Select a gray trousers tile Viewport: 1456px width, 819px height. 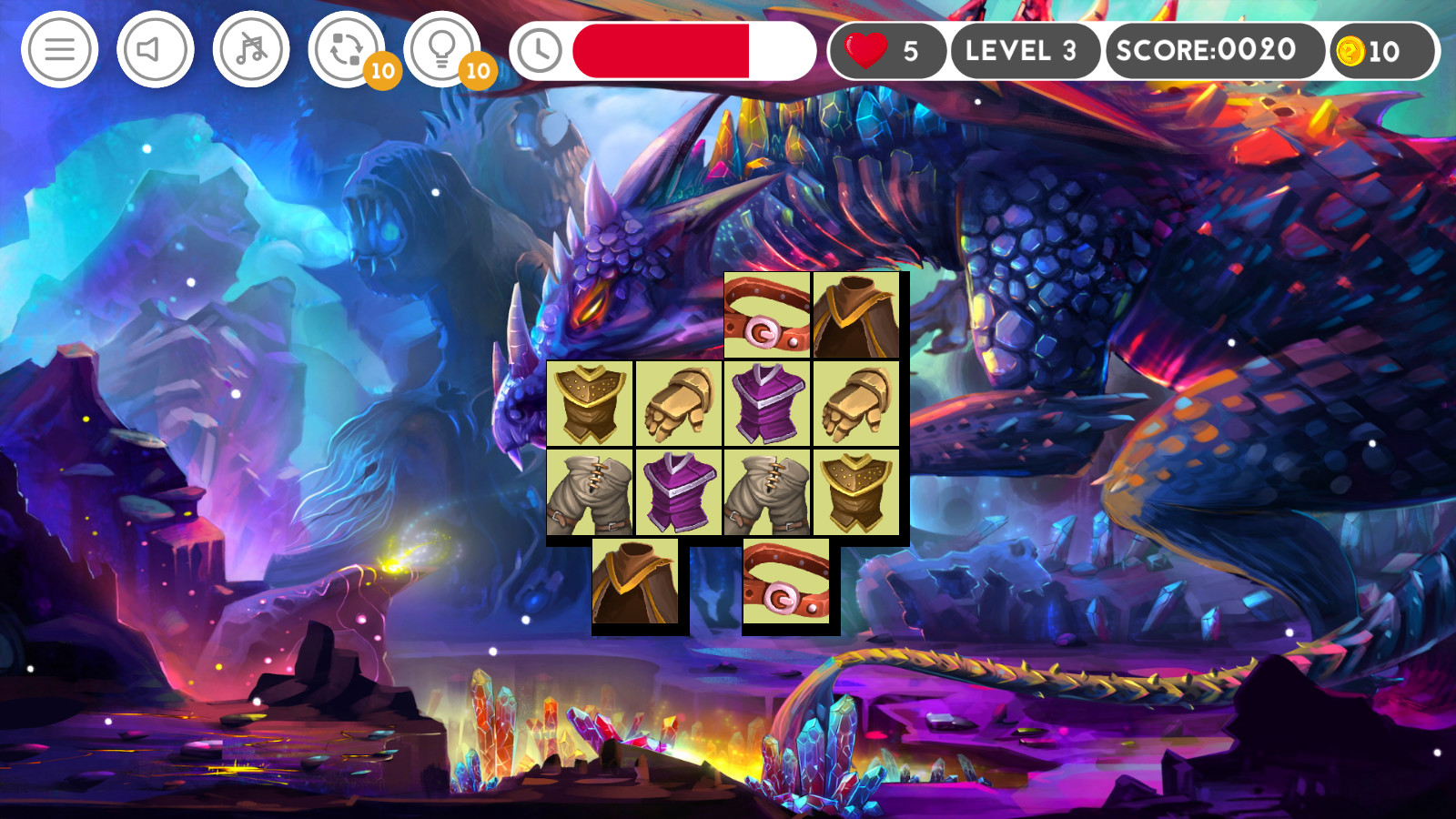(x=590, y=492)
